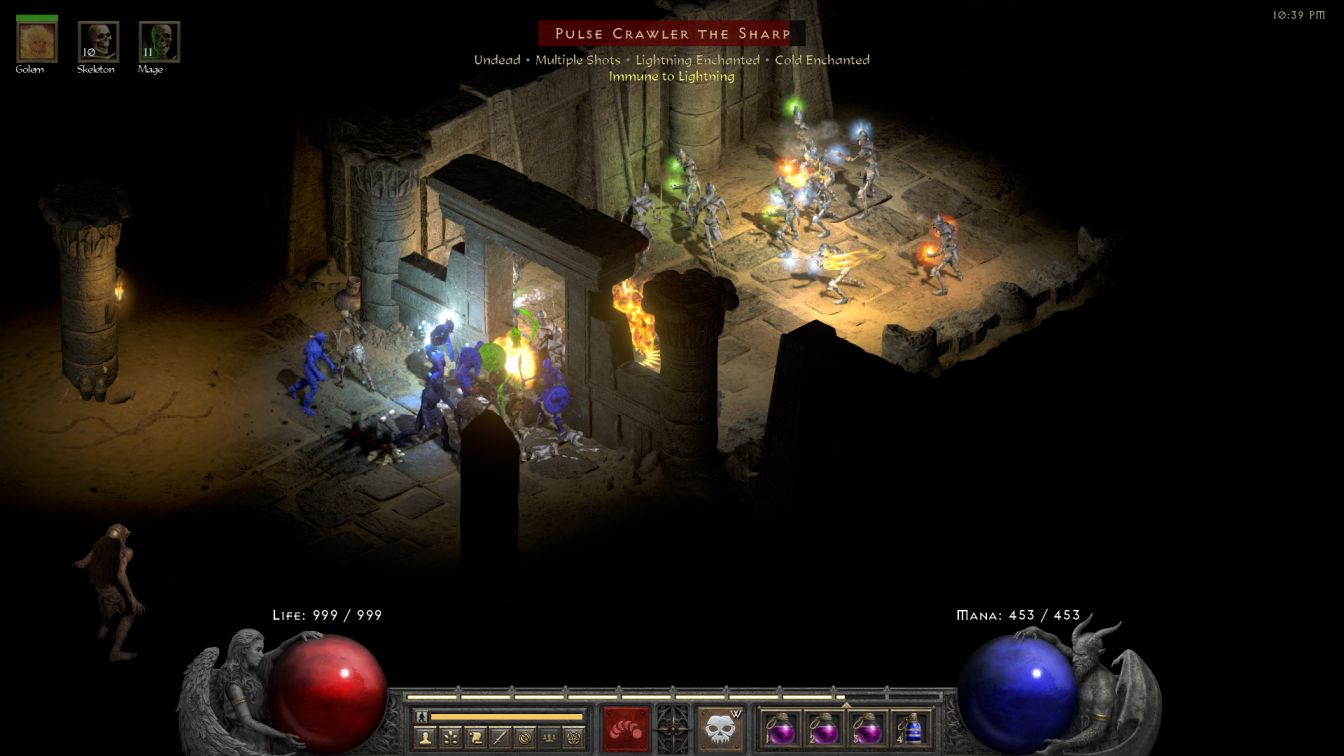Open the game menu pentagram button
The height and width of the screenshot is (756, 1344).
tap(573, 738)
